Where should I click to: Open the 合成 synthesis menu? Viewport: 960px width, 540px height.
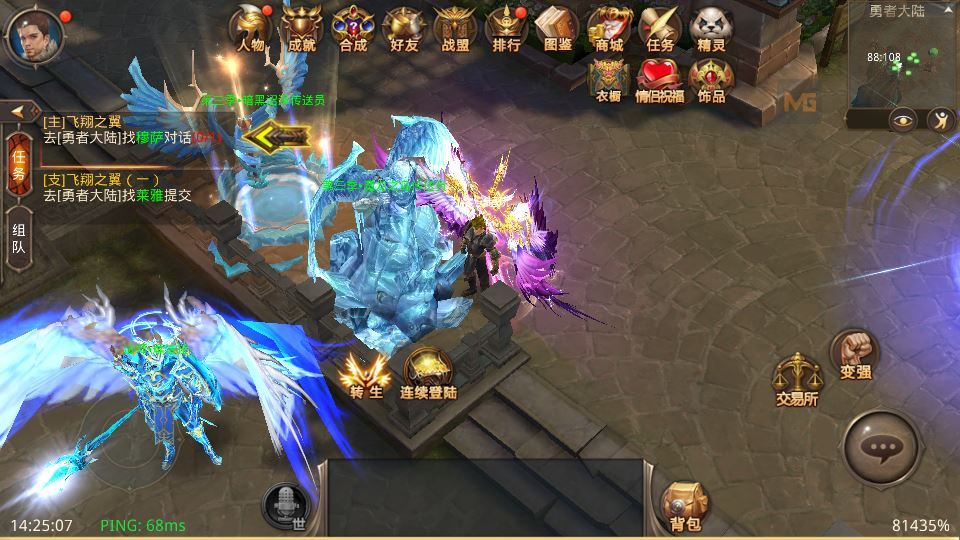click(x=352, y=28)
